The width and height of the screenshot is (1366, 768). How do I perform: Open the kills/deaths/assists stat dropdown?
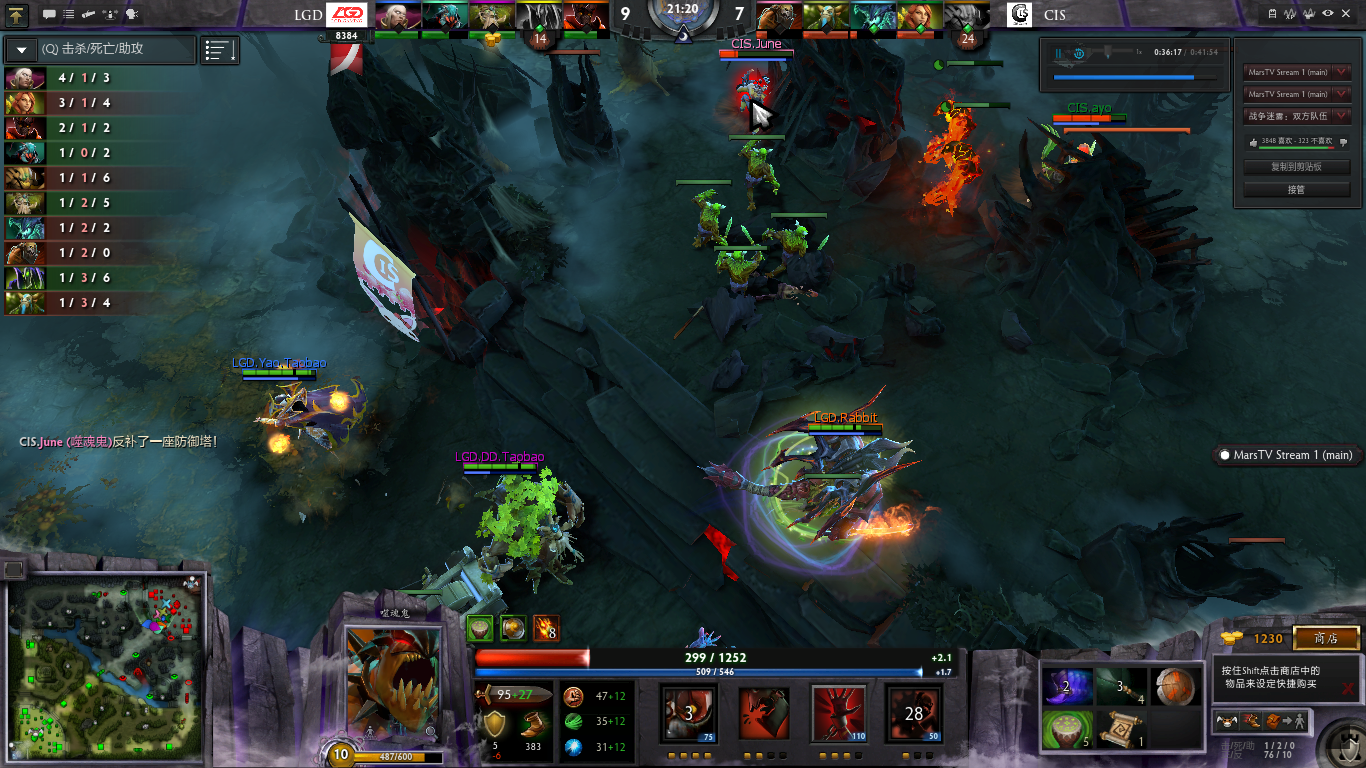pyautogui.click(x=21, y=49)
